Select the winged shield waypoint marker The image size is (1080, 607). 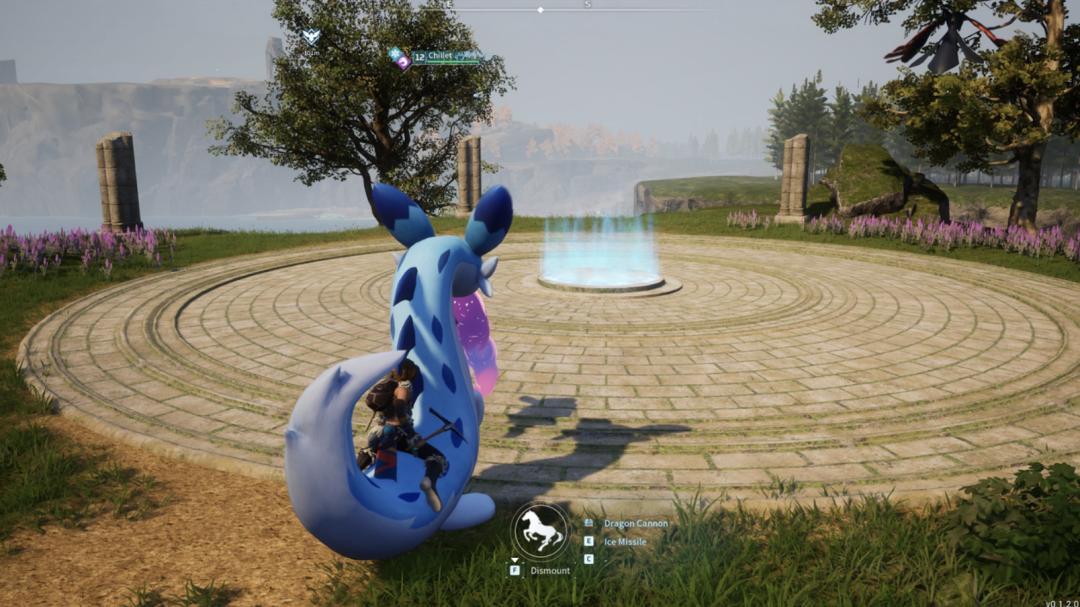pyautogui.click(x=311, y=37)
